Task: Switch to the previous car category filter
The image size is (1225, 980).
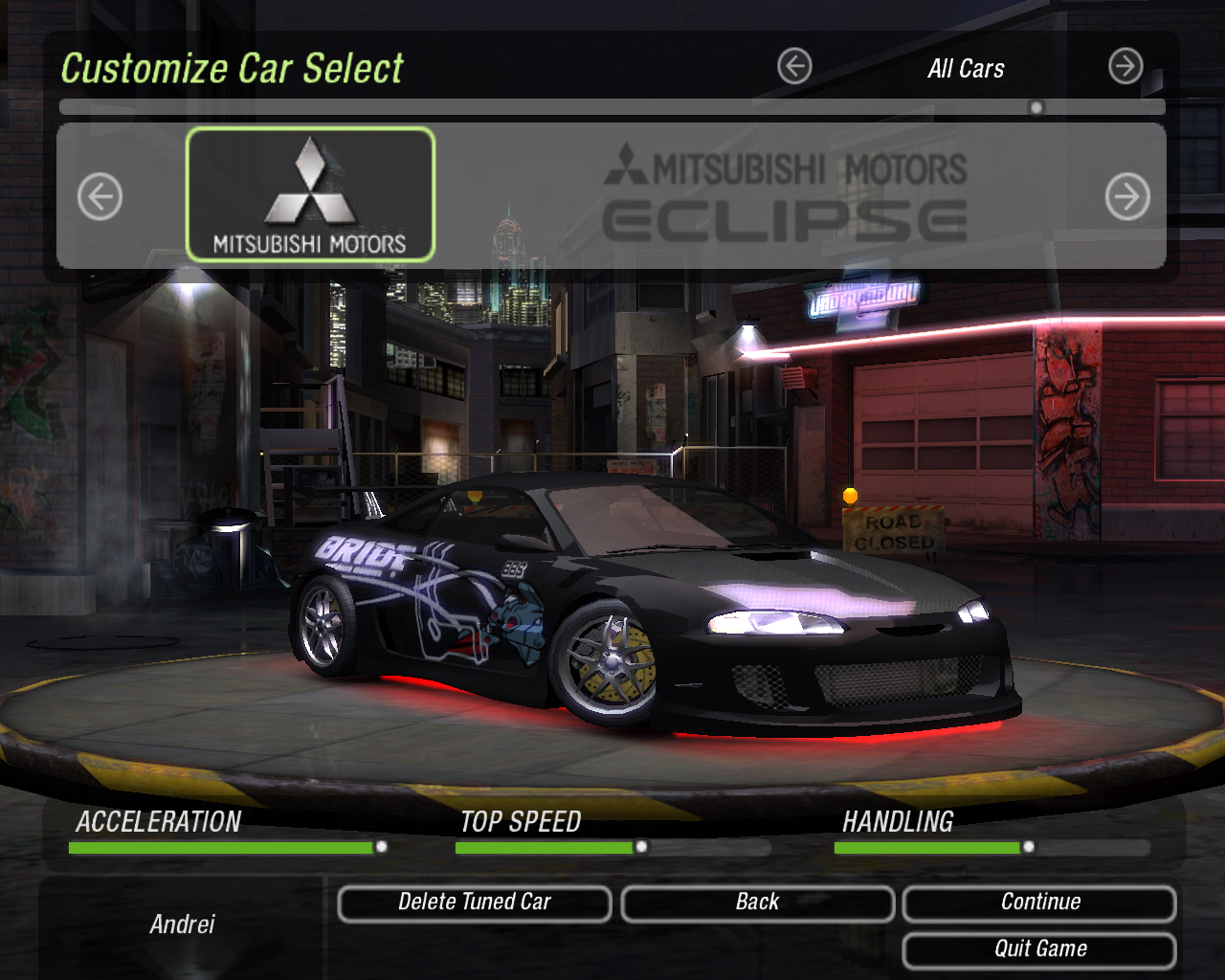Action: (794, 67)
